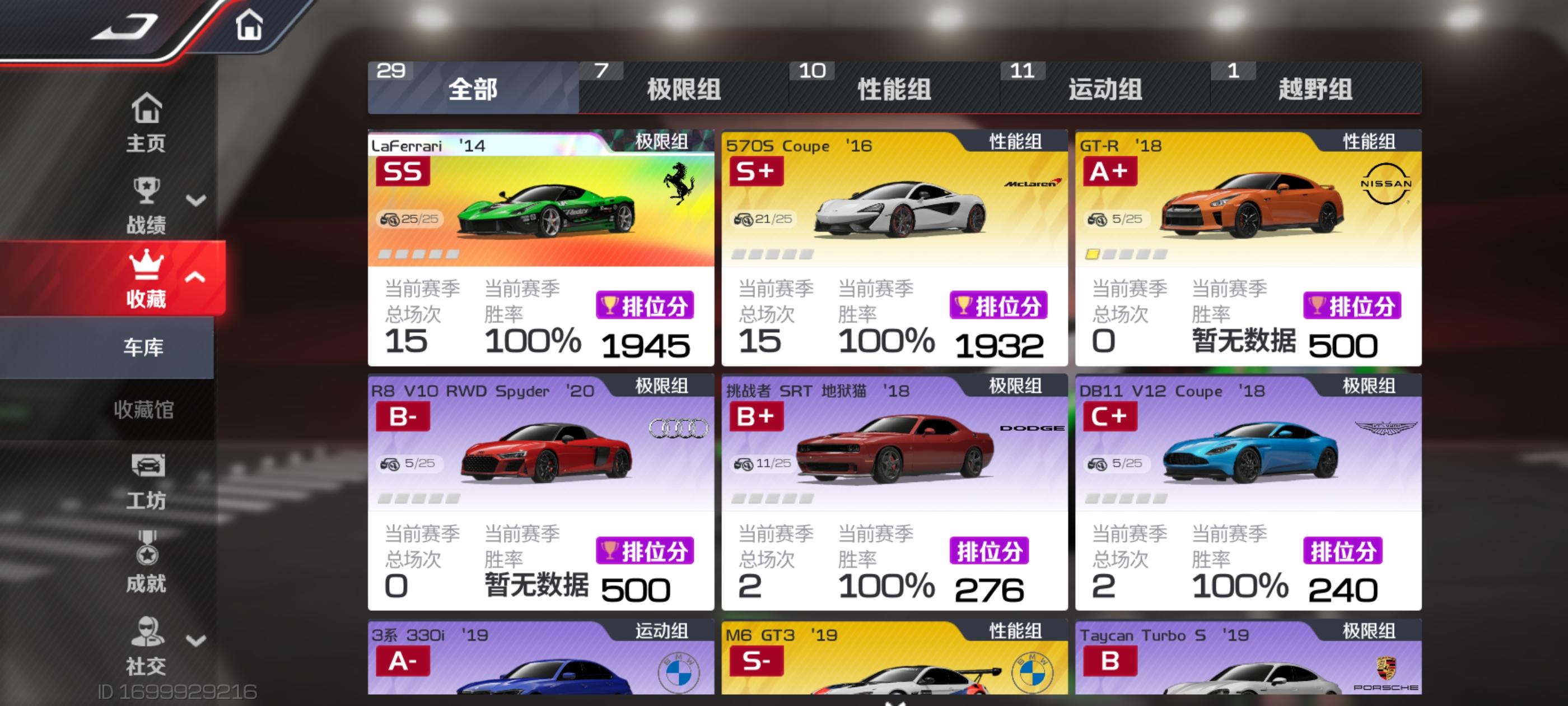The image size is (1568, 706).
Task: Open 收藏馆 from the sidebar
Action: coord(146,410)
